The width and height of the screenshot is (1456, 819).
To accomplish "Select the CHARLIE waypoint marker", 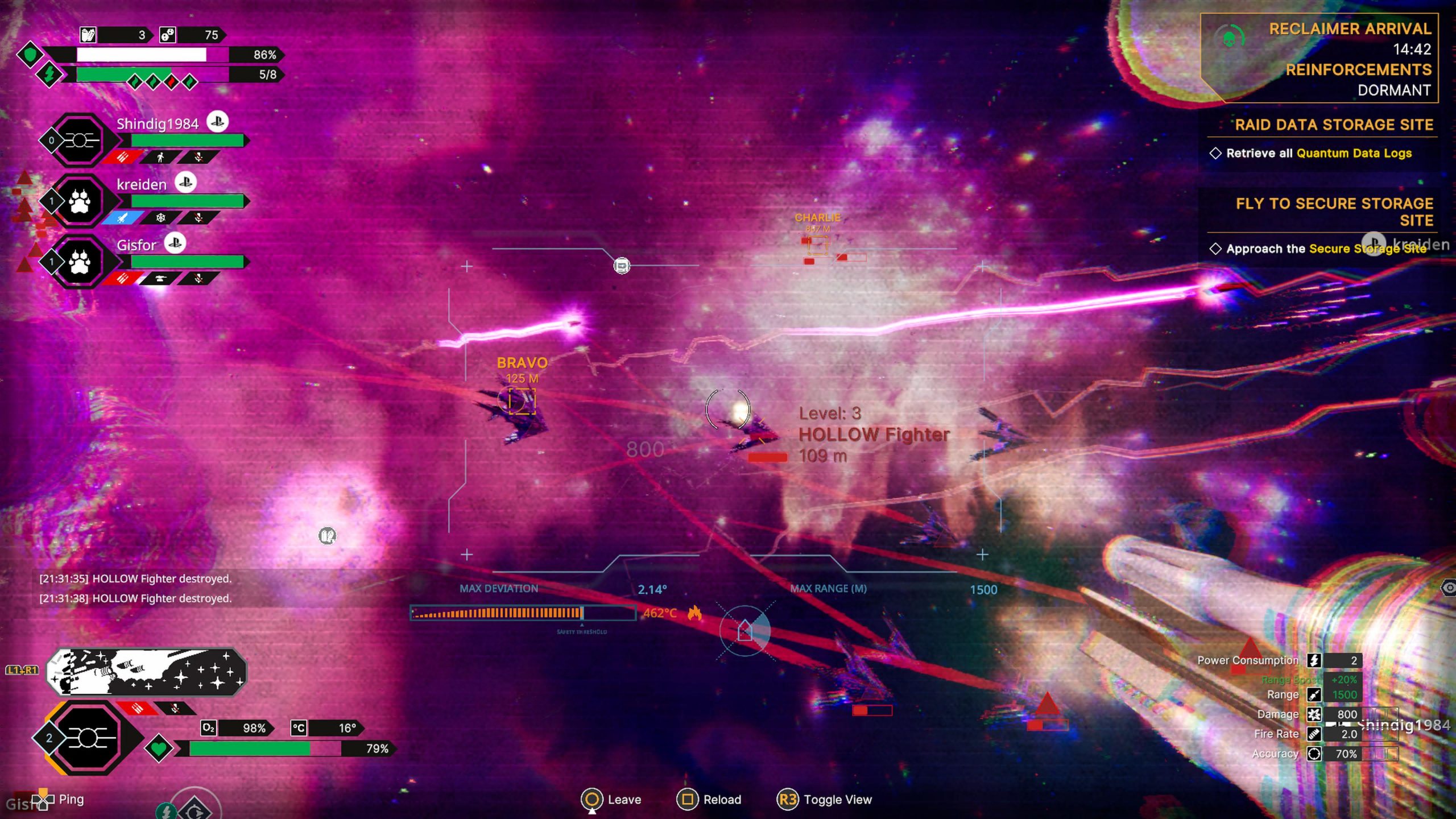I will point(817,245).
